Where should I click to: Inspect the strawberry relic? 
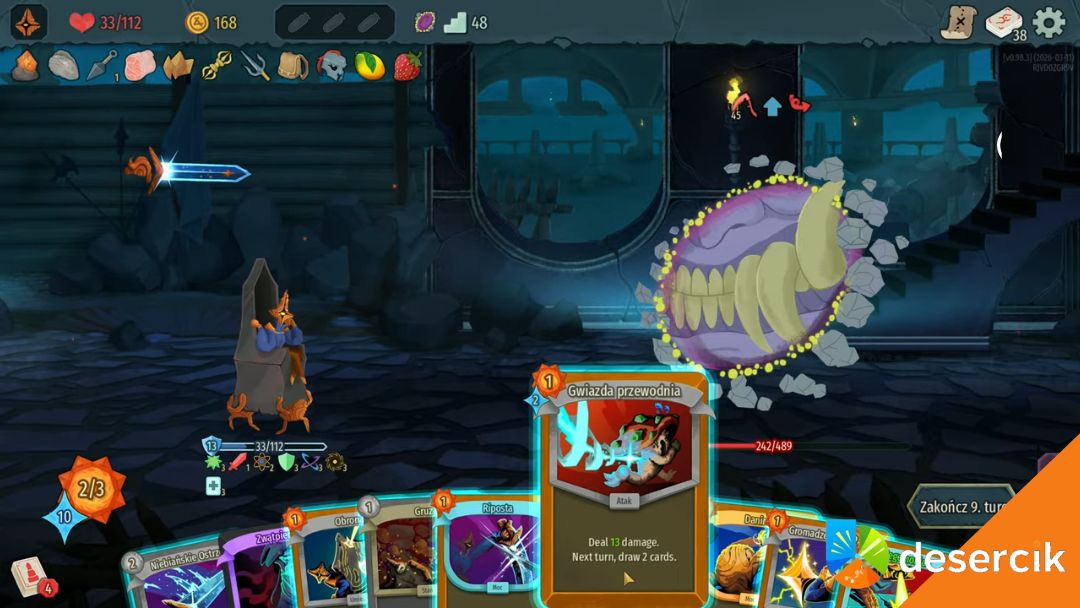[x=407, y=66]
